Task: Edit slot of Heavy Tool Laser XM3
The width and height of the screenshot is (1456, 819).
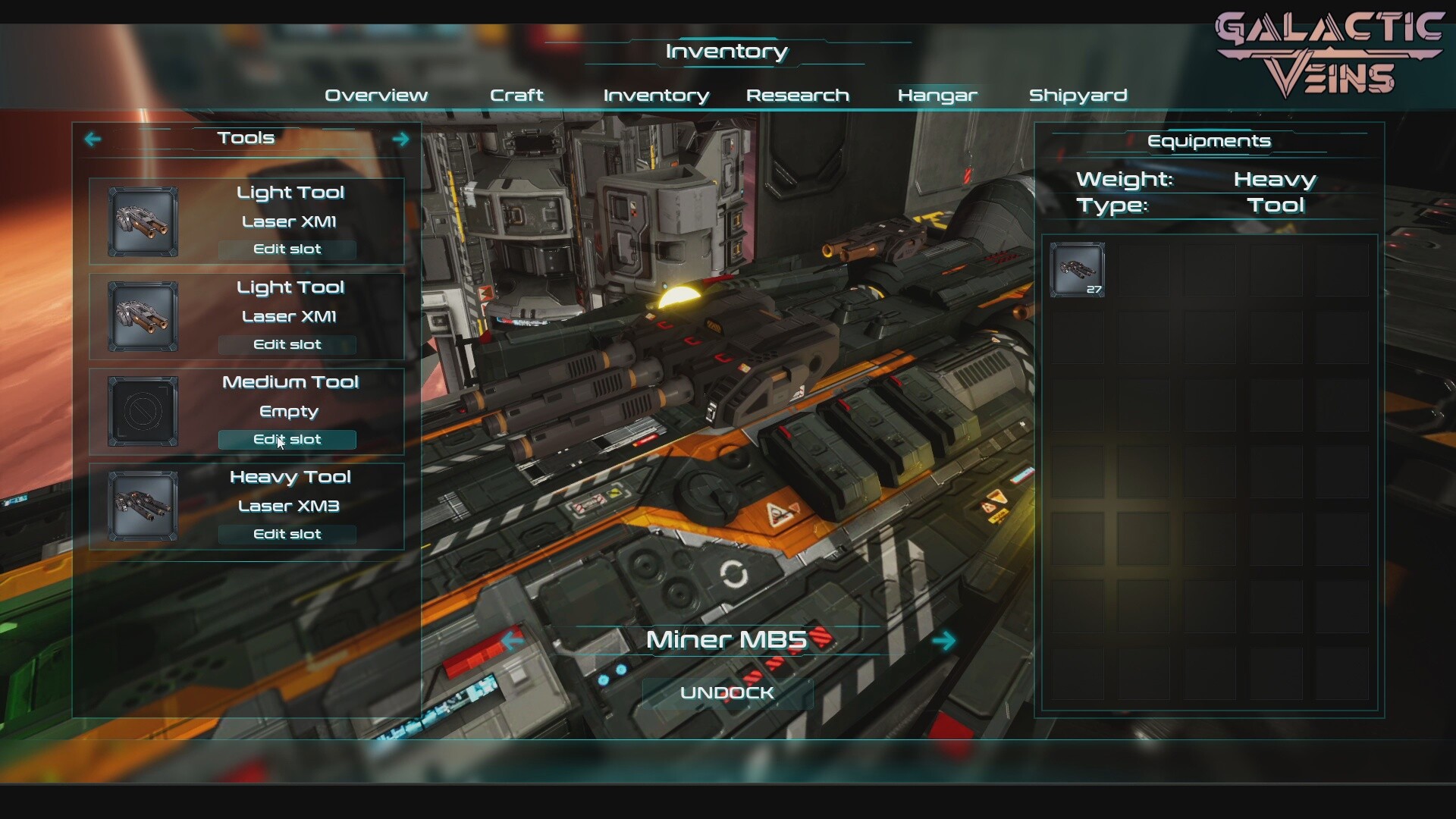Action: (287, 535)
